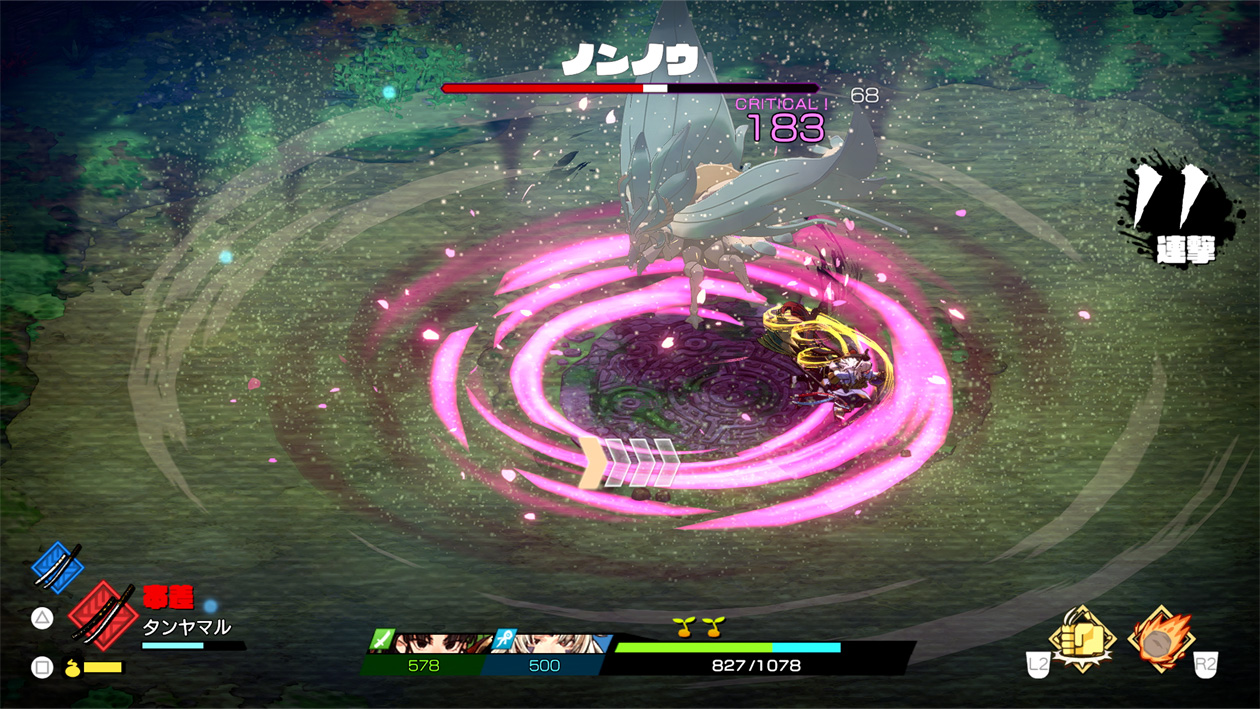1260x709 pixels.
Task: Activate the flaming meteor skill
Action: (1160, 638)
